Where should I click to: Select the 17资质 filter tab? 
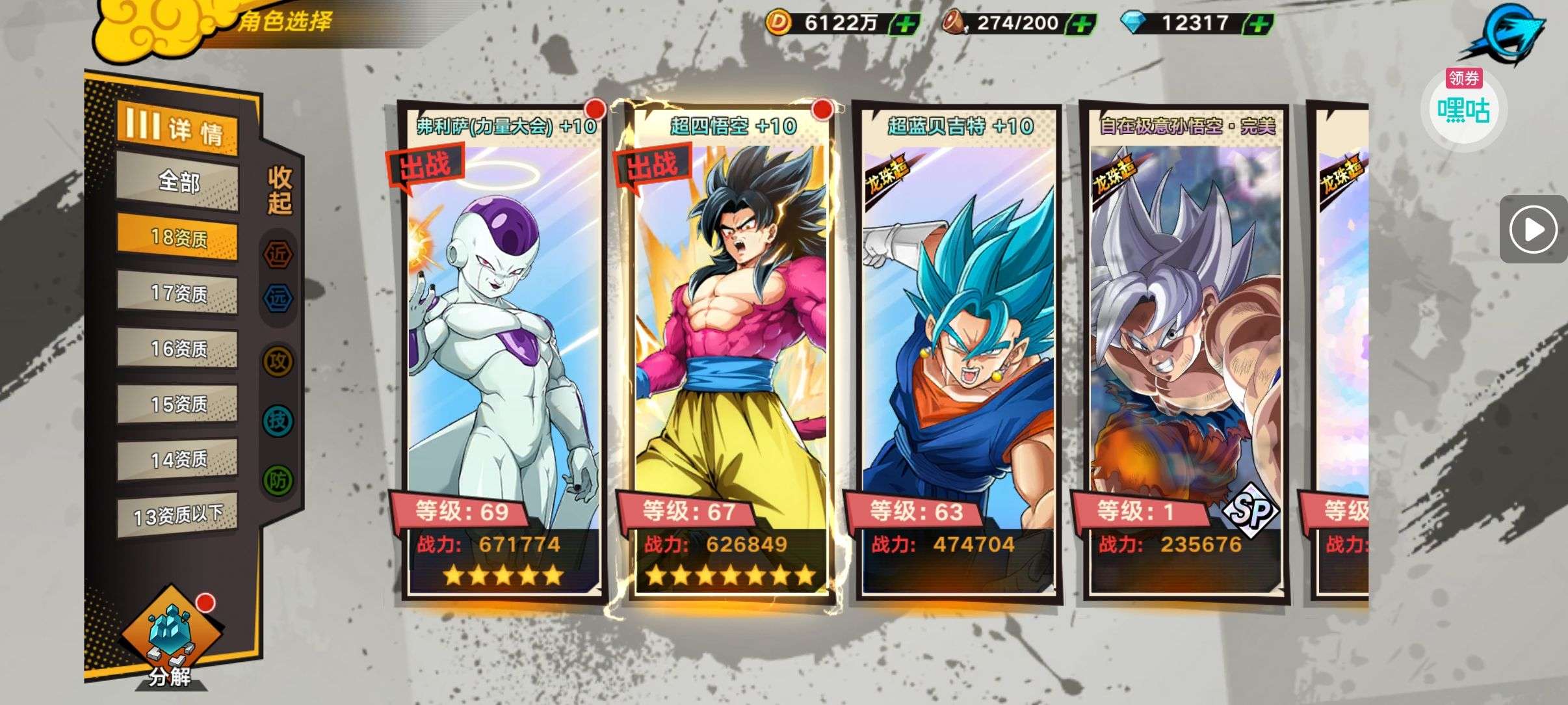point(178,294)
